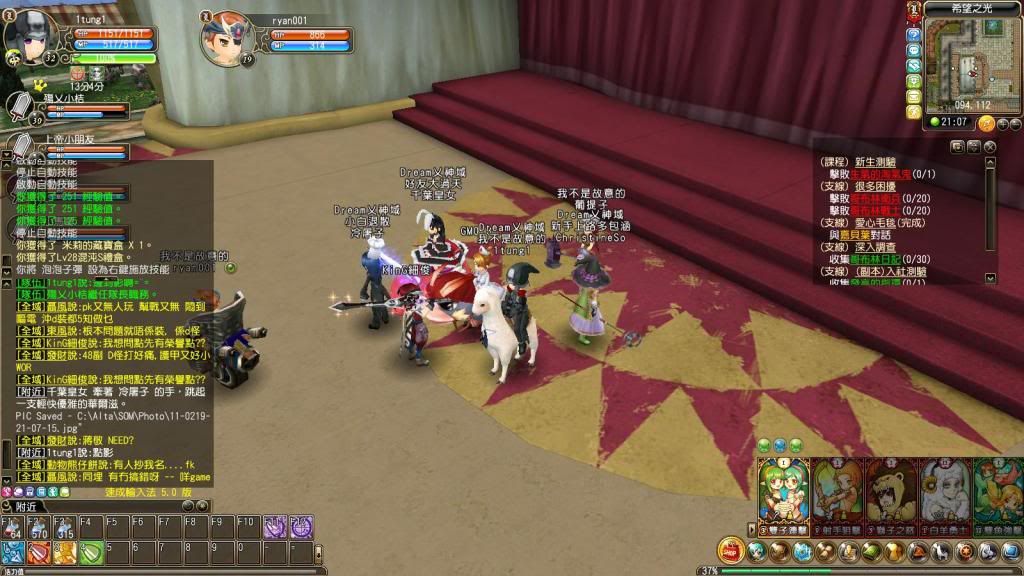1024x576 pixels.
Task: Trigger the purple F12 skill icon
Action: [301, 527]
